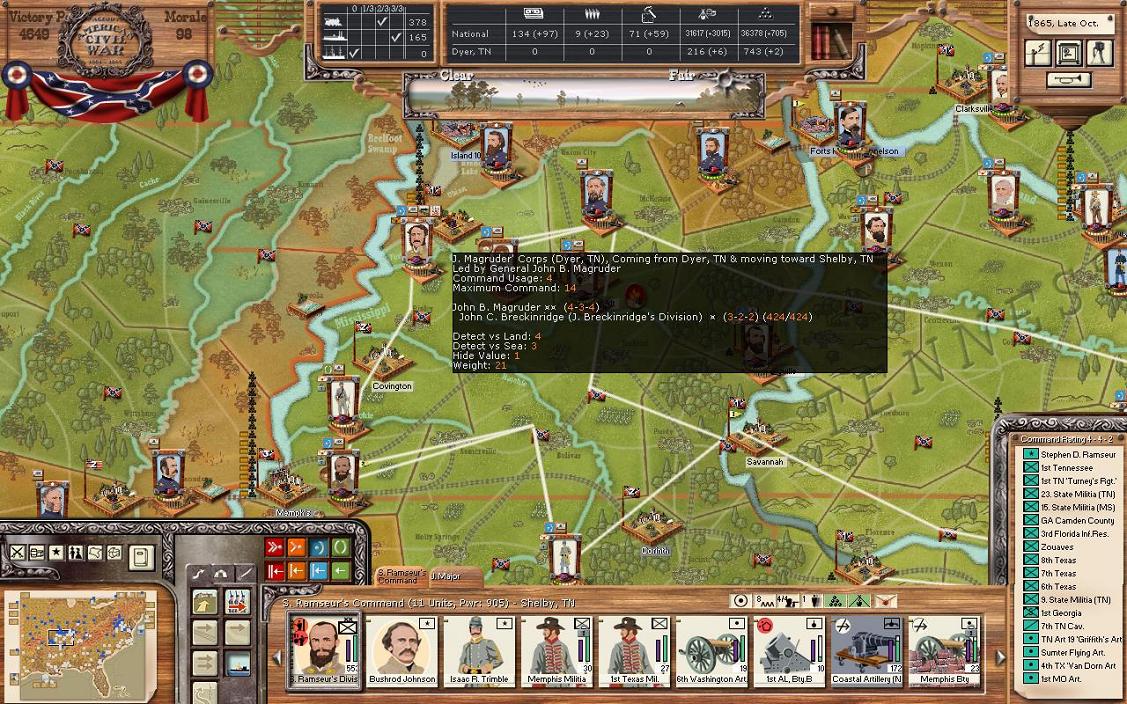Viewport: 1127px width, 704px height.
Task: Choose the Isaac R. Trimble card
Action: coord(480,650)
